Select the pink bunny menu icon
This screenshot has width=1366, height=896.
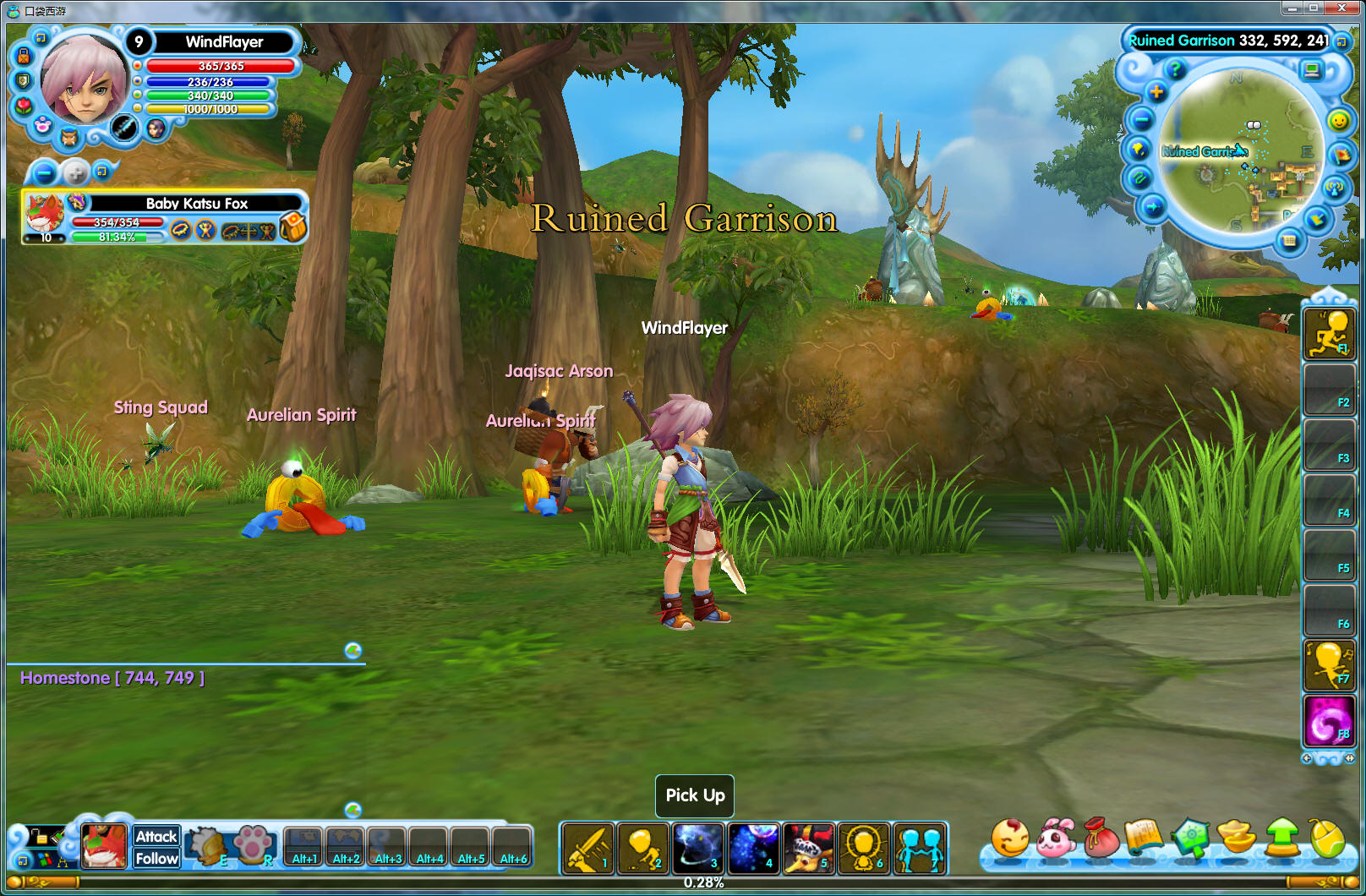[x=1055, y=839]
